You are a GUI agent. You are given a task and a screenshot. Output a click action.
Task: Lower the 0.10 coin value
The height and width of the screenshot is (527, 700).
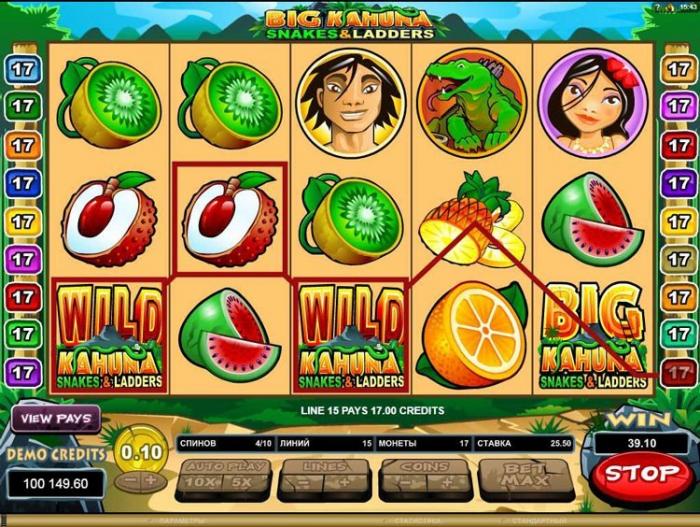pyautogui.click(x=127, y=481)
